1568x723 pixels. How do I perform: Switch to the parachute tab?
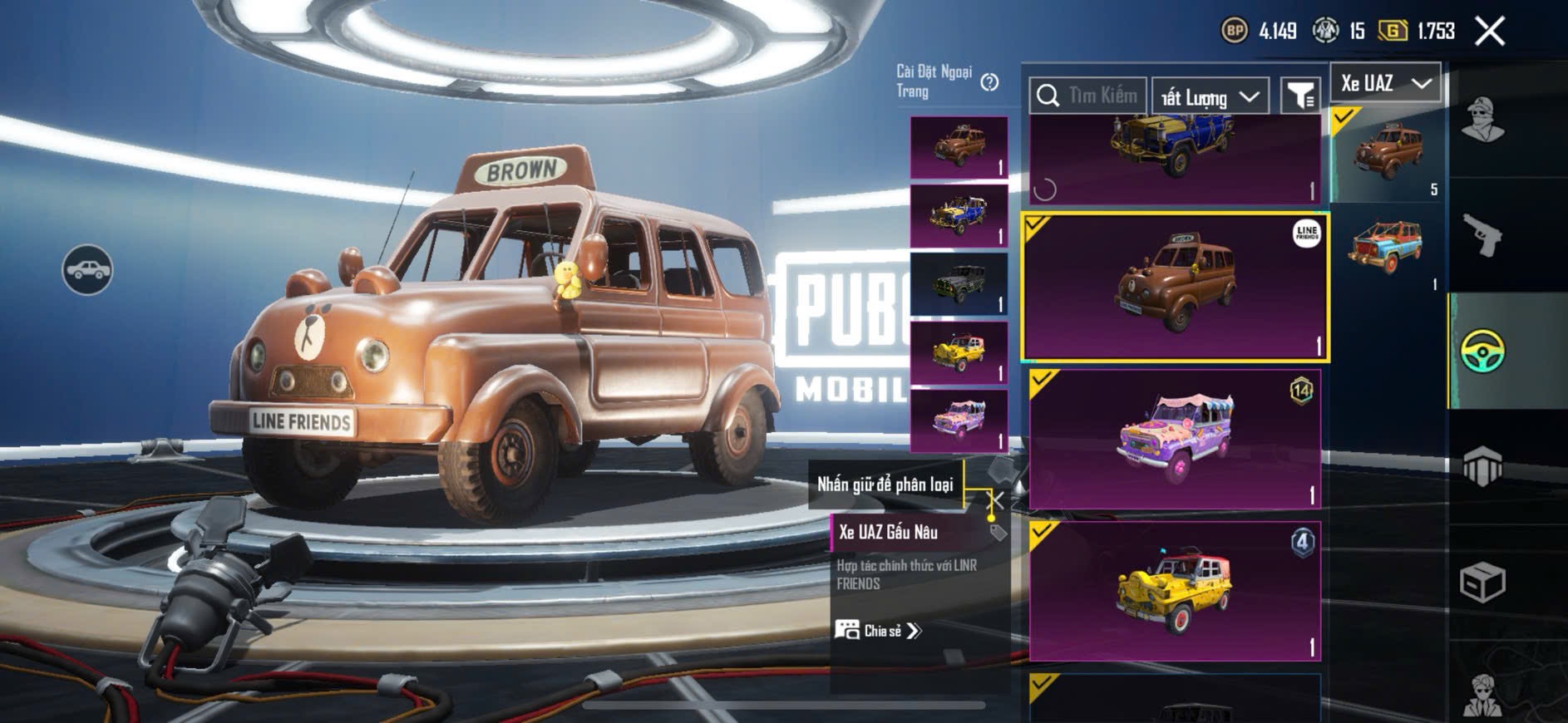1482,466
